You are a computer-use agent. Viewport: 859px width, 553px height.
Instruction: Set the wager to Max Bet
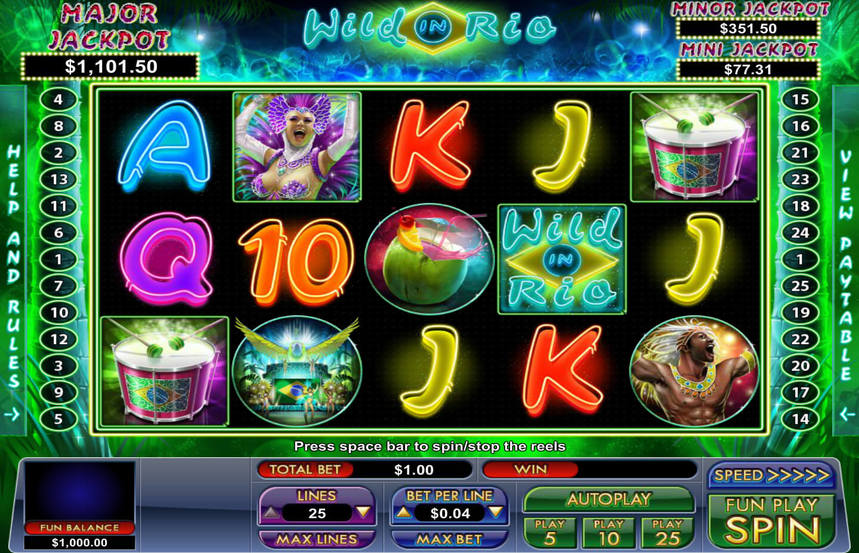449,540
